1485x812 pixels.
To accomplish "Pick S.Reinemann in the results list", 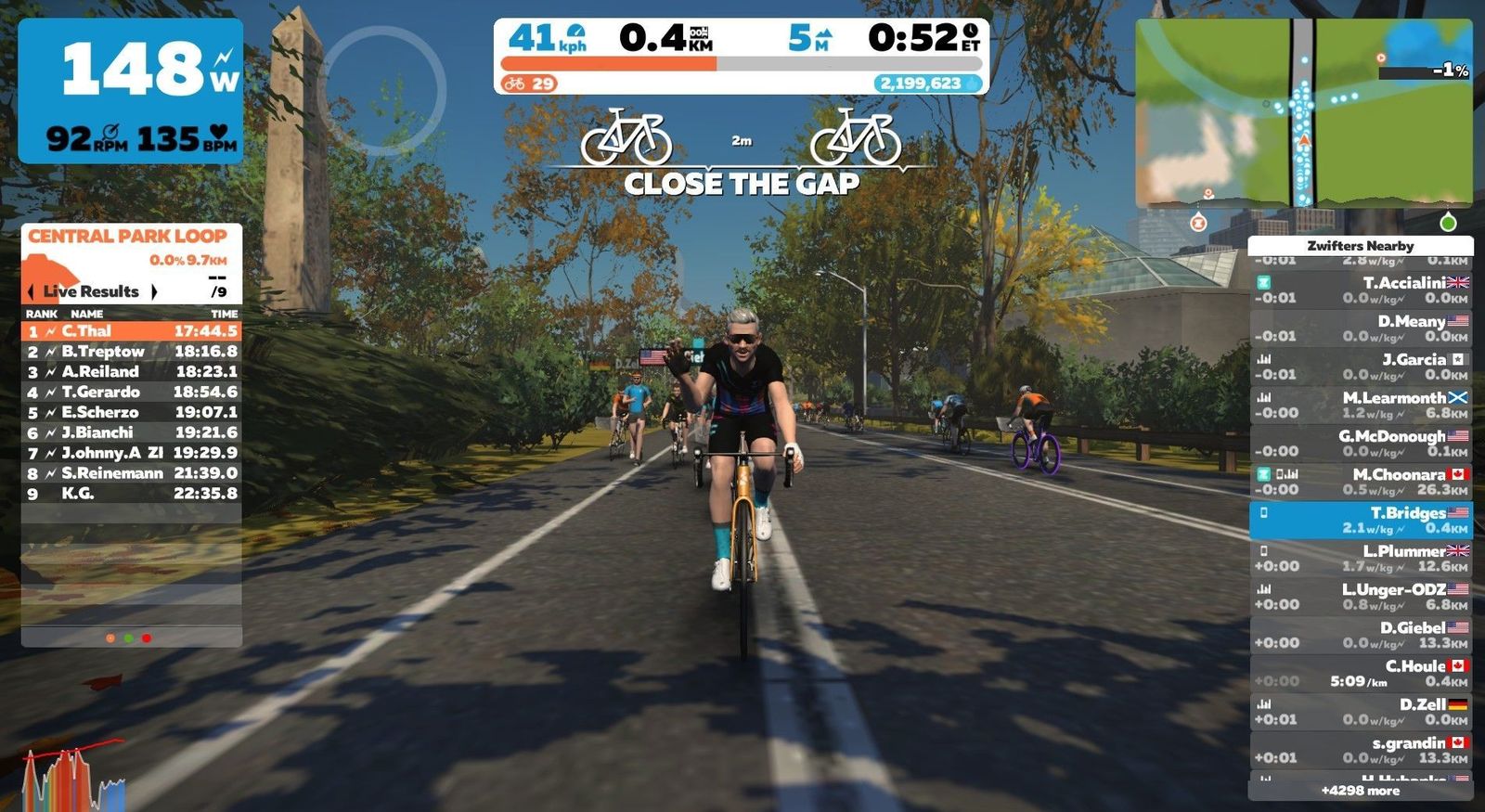I will 131,473.
